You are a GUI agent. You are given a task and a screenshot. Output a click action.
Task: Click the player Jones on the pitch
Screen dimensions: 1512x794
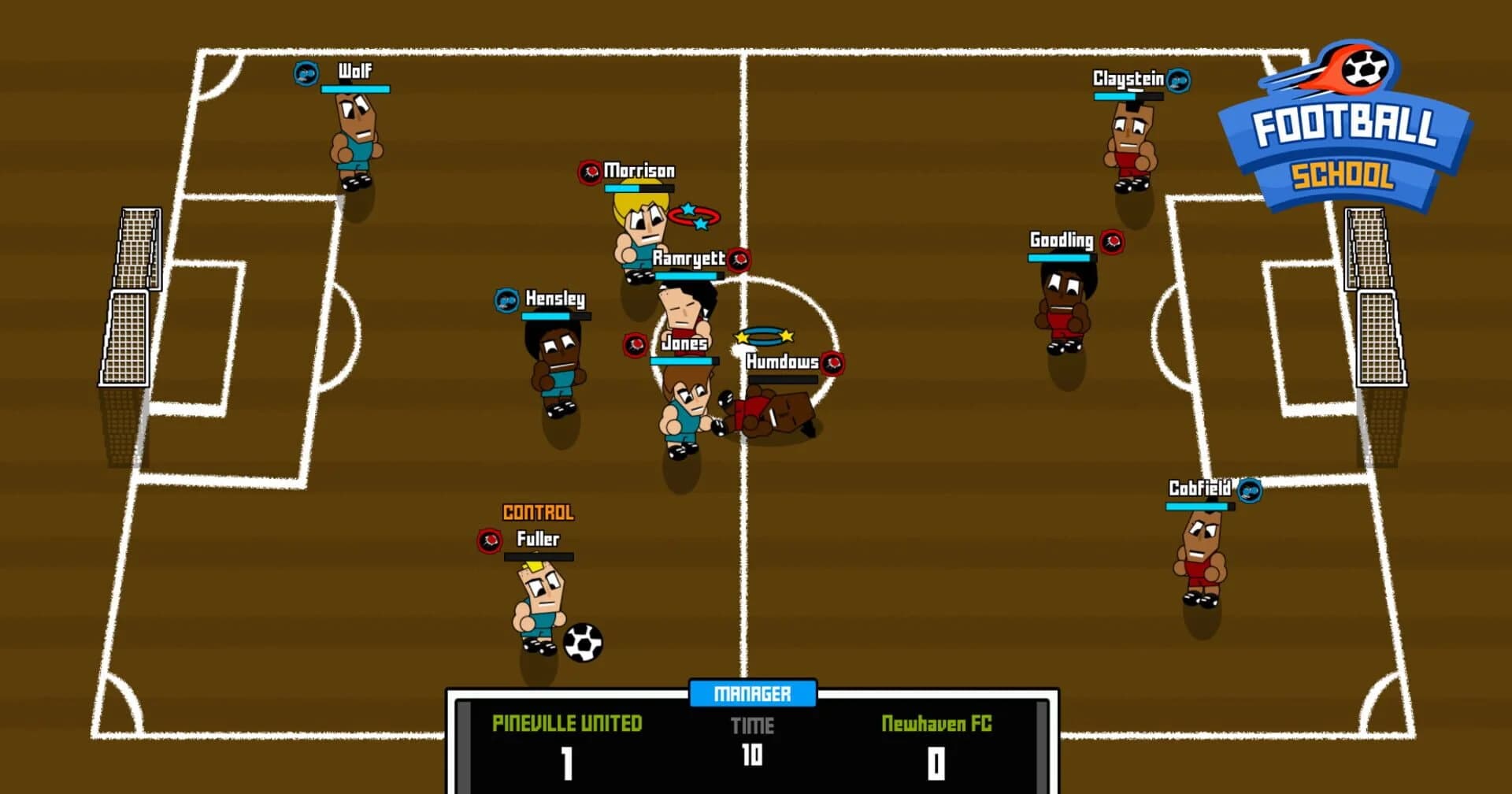coord(684,410)
